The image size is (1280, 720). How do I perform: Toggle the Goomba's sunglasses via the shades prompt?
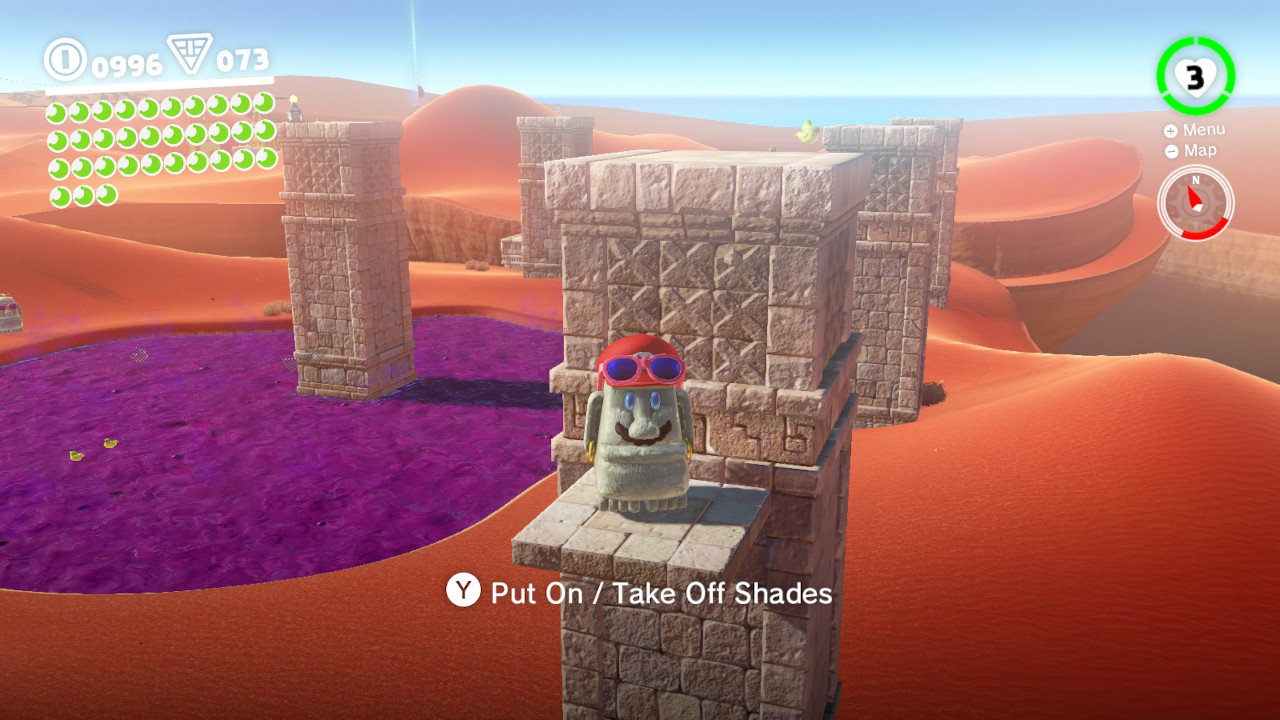coord(600,592)
